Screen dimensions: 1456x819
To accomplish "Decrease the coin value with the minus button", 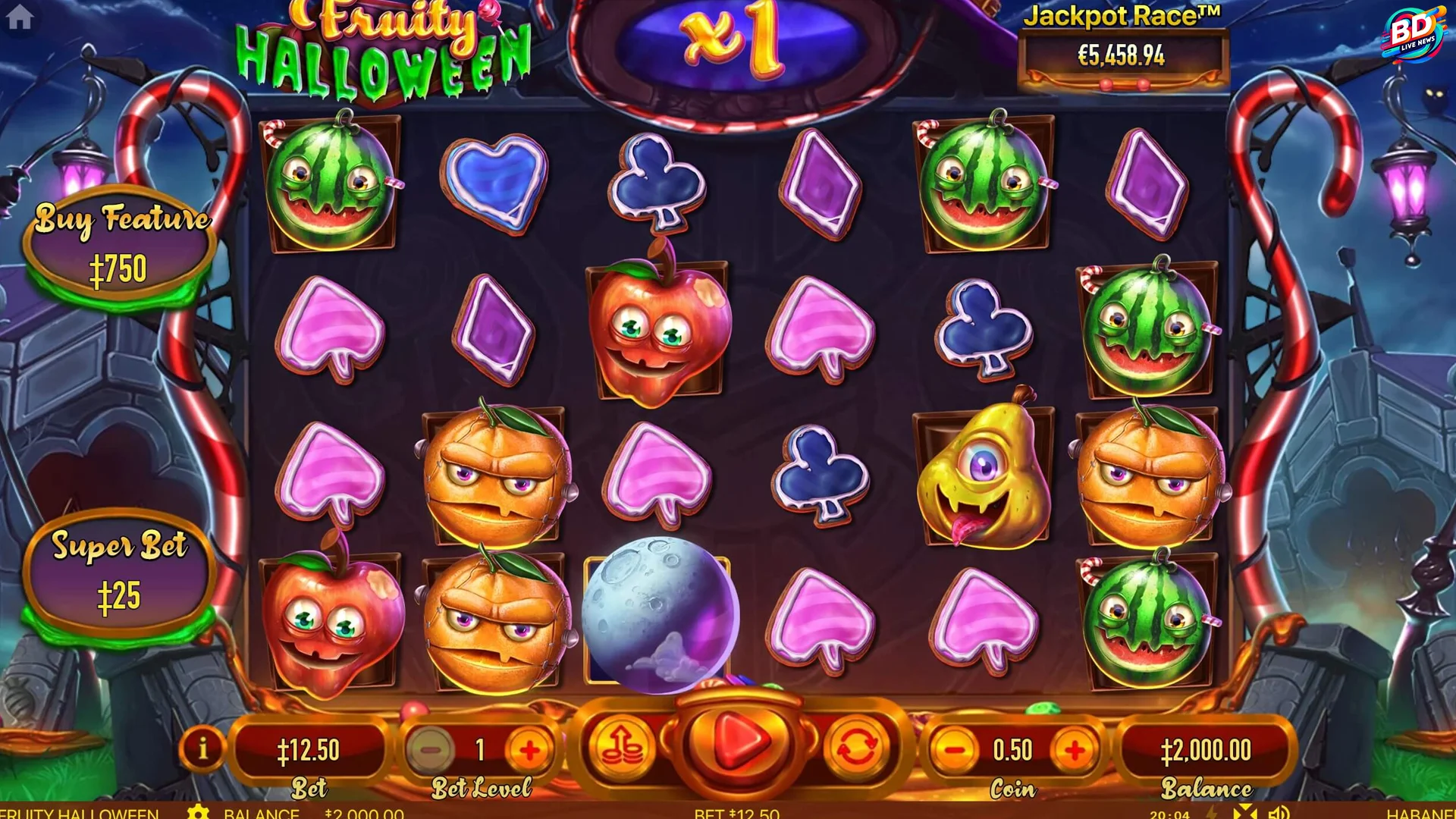I will (954, 749).
